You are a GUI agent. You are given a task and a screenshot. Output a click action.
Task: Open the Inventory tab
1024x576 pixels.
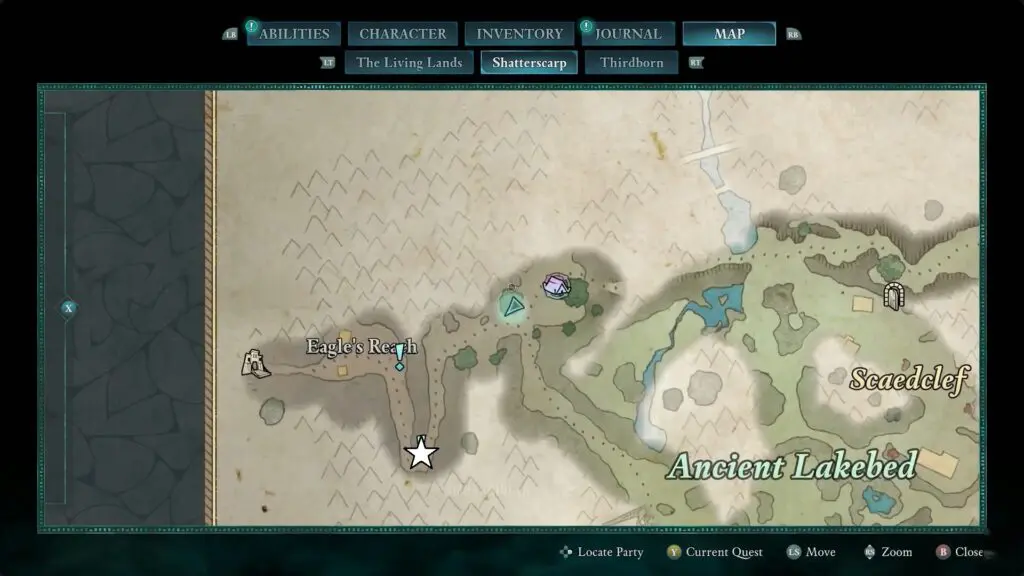[x=519, y=34]
